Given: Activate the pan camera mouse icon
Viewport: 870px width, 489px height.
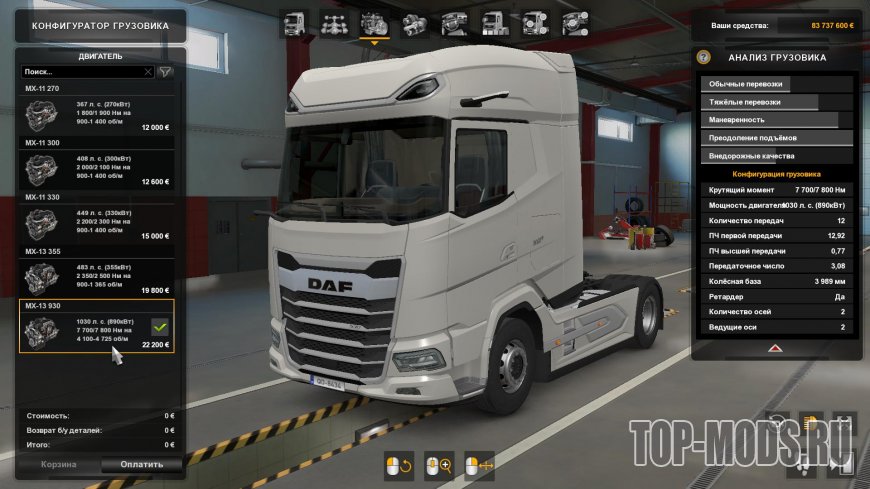Looking at the screenshot, I should point(480,465).
